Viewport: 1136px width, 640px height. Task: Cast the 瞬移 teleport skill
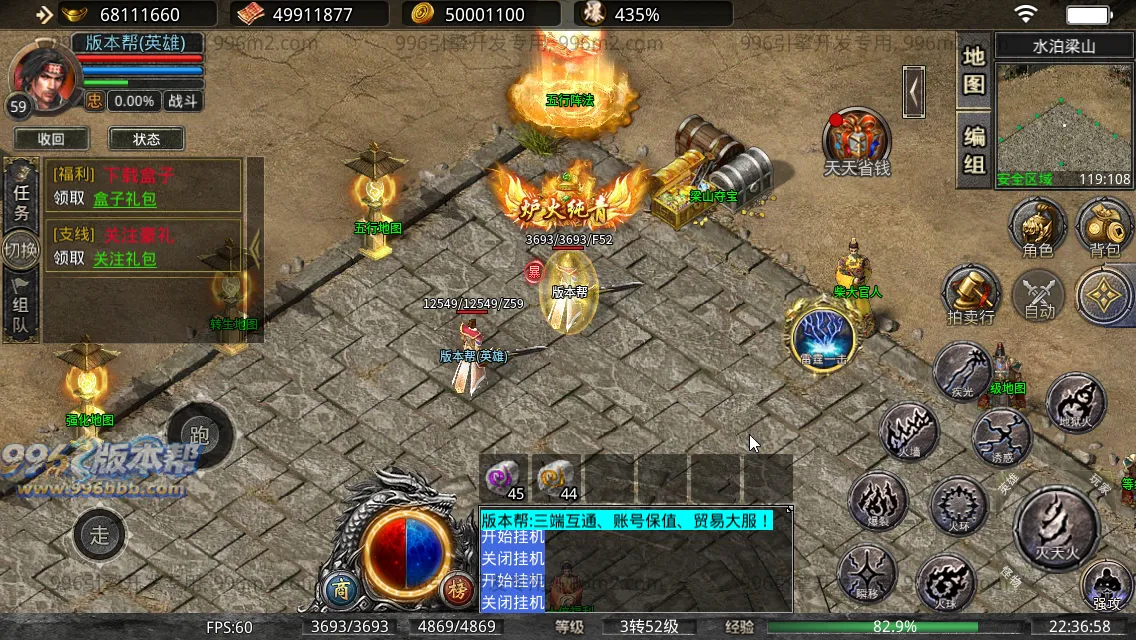point(866,573)
